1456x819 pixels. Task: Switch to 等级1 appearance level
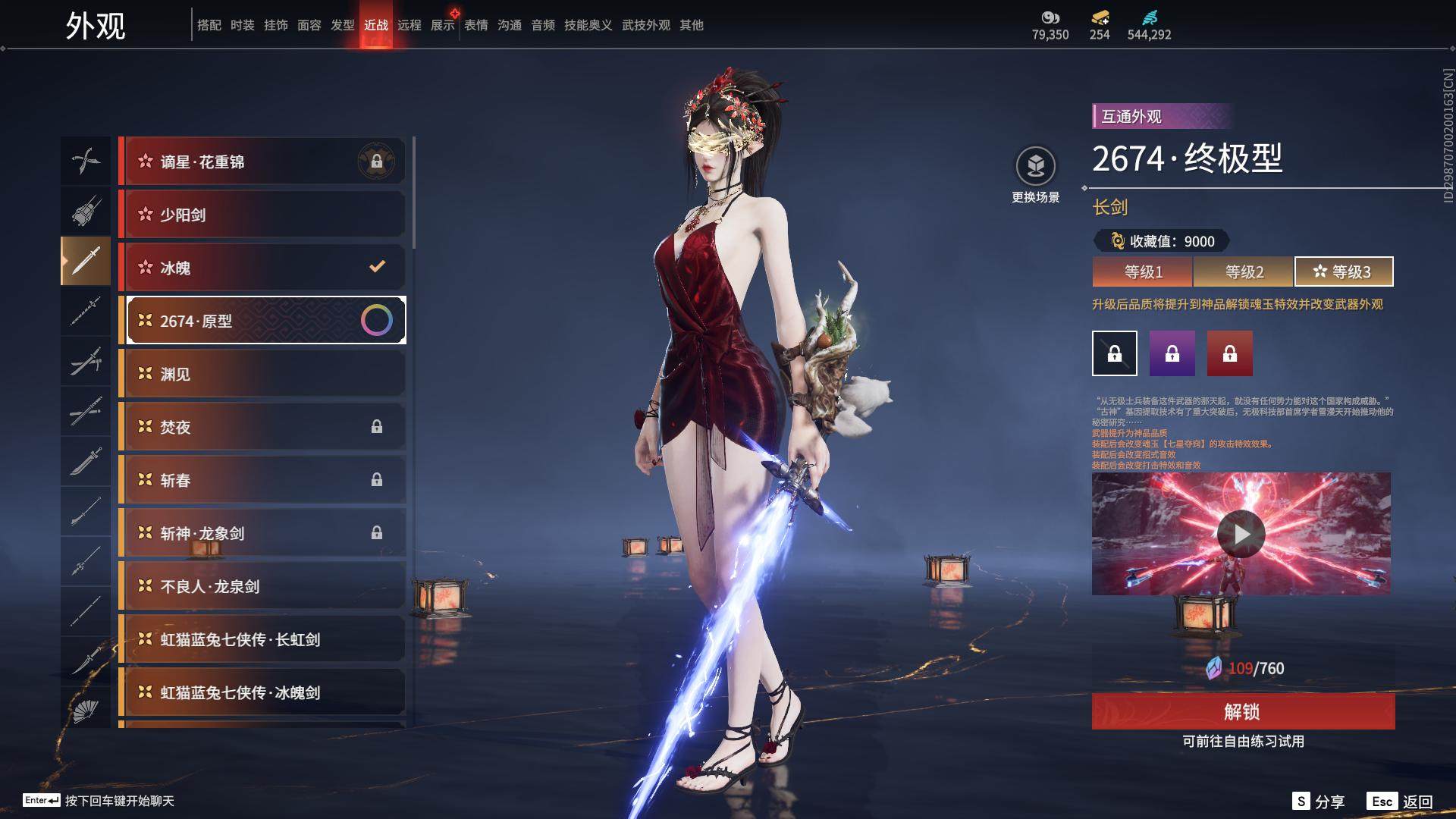1143,271
